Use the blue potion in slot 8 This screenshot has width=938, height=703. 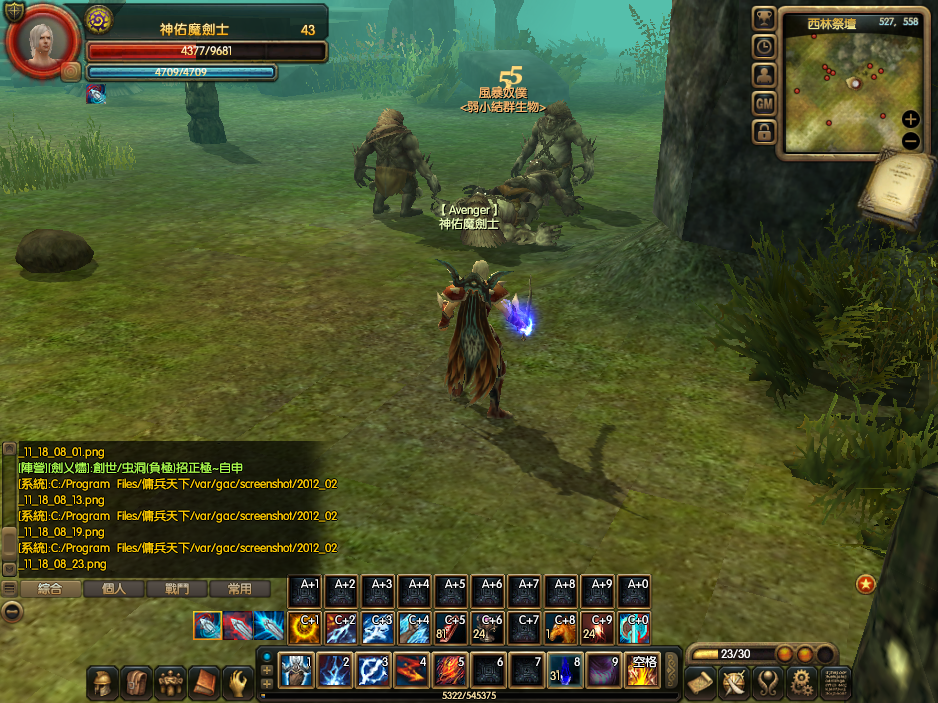[x=563, y=669]
